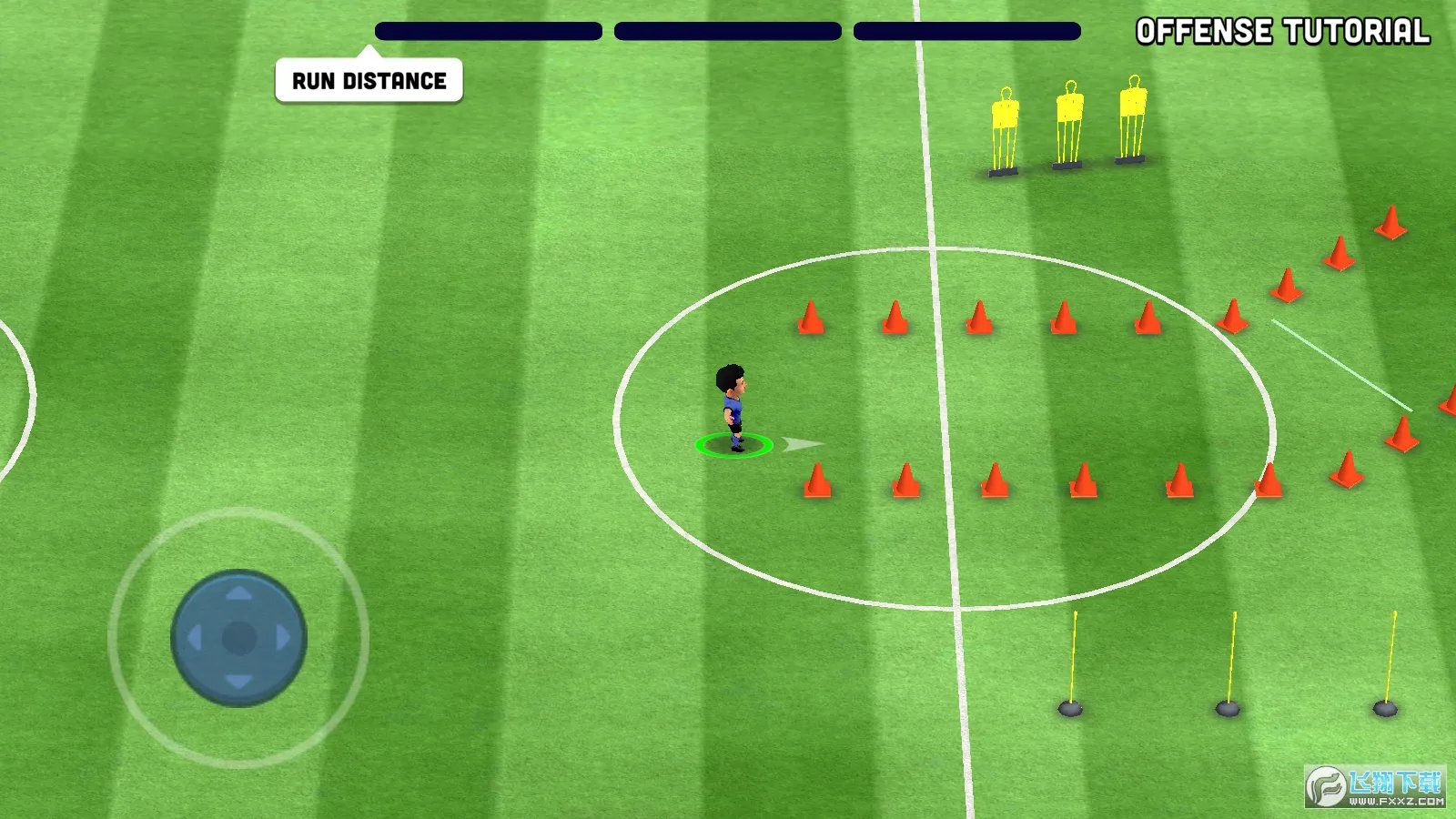Viewport: 1456px width, 819px height.
Task: Tap the joystick's up arrow
Action: coord(238,593)
